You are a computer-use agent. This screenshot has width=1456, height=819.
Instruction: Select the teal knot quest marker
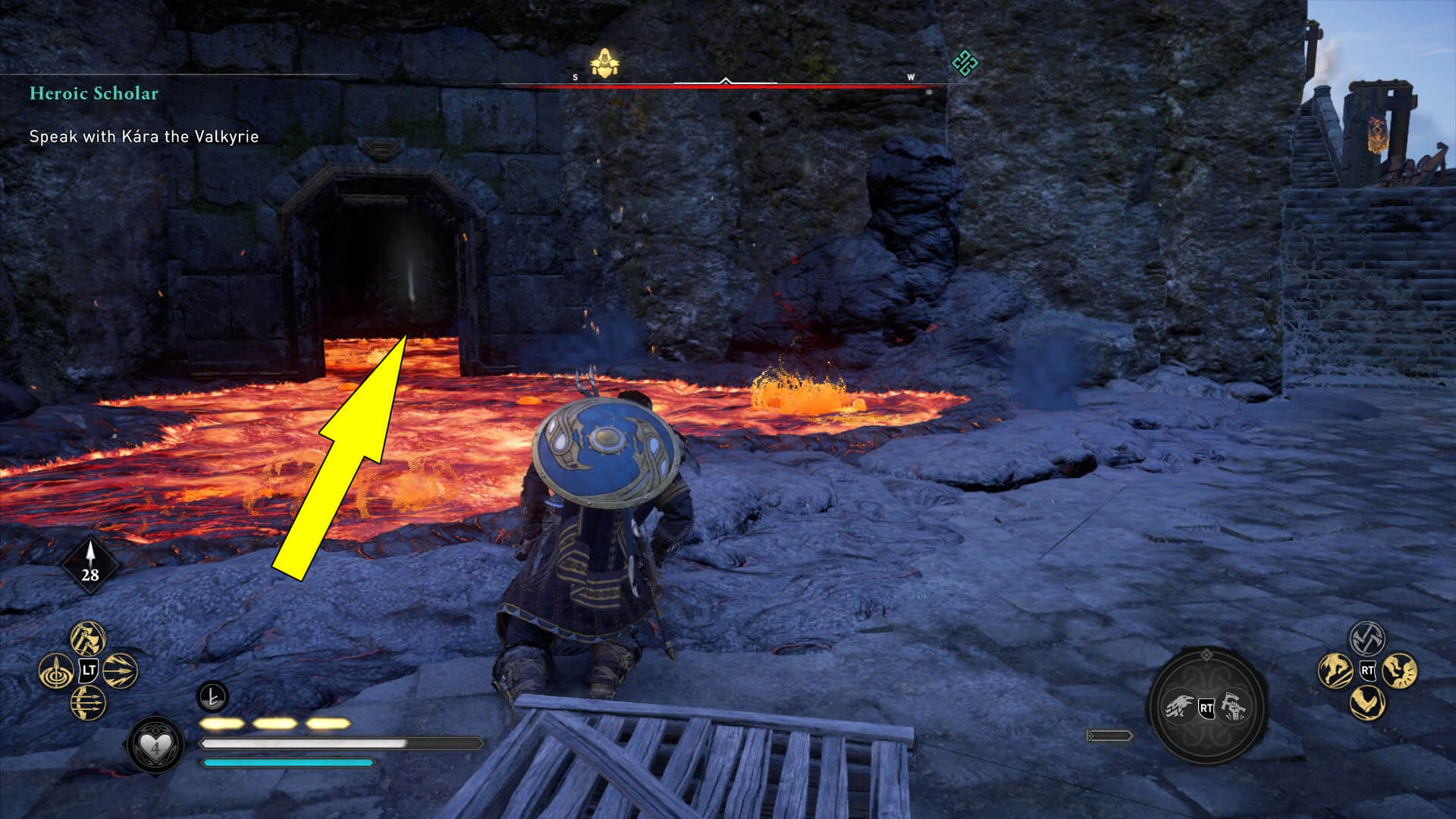pos(964,63)
